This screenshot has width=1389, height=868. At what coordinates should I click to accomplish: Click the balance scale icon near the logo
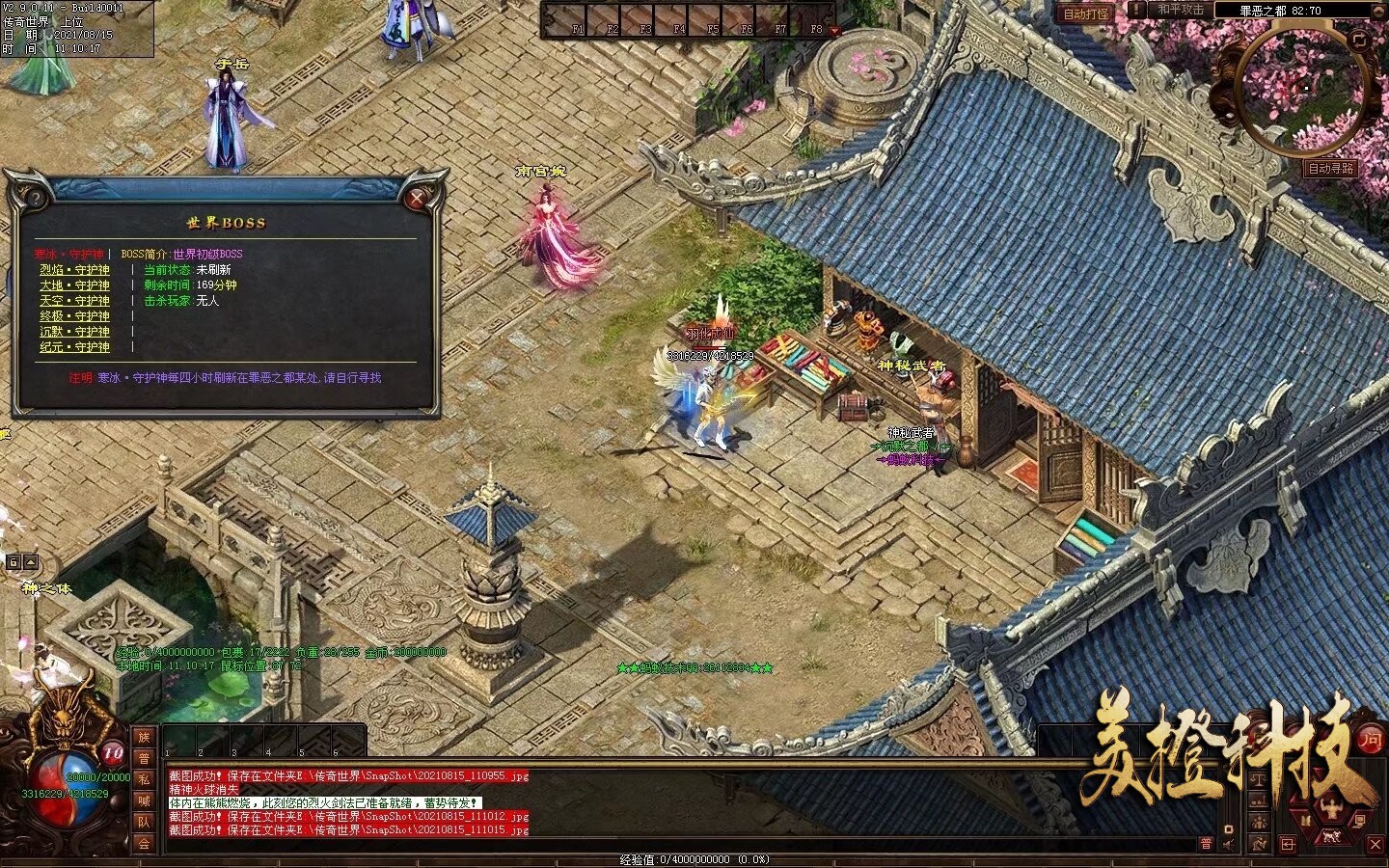click(1259, 778)
